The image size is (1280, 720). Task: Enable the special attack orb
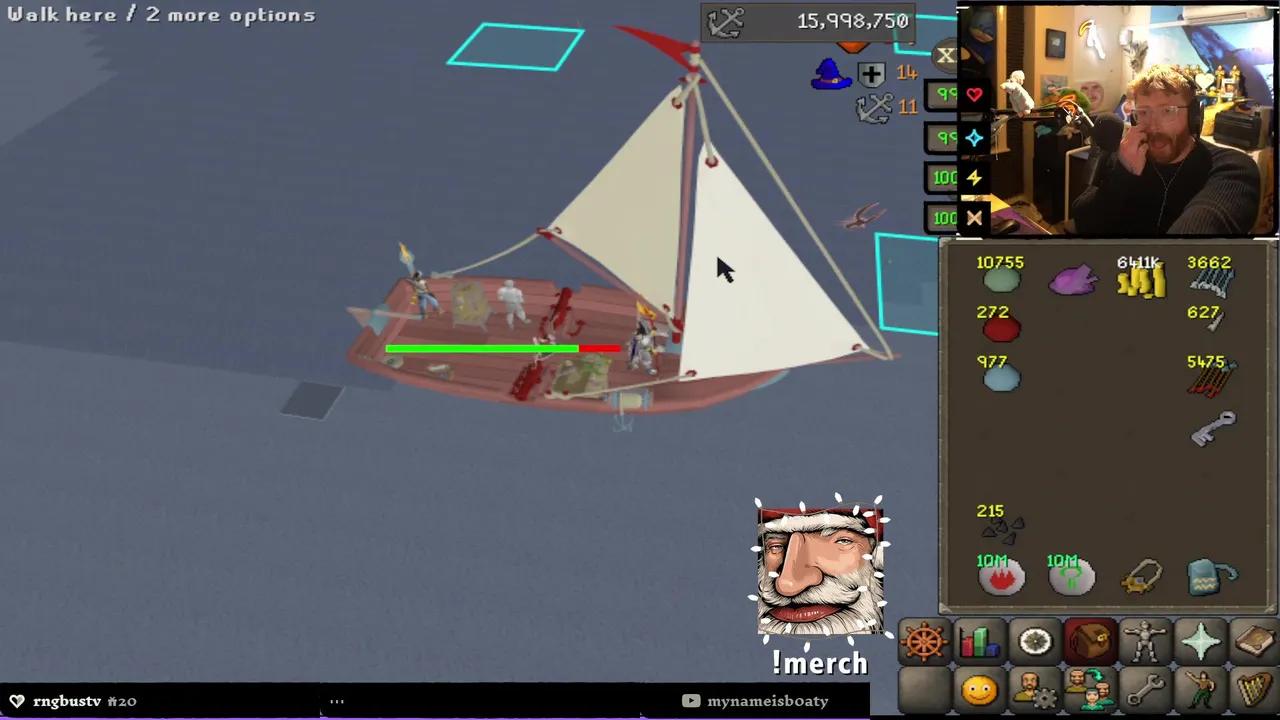click(975, 218)
